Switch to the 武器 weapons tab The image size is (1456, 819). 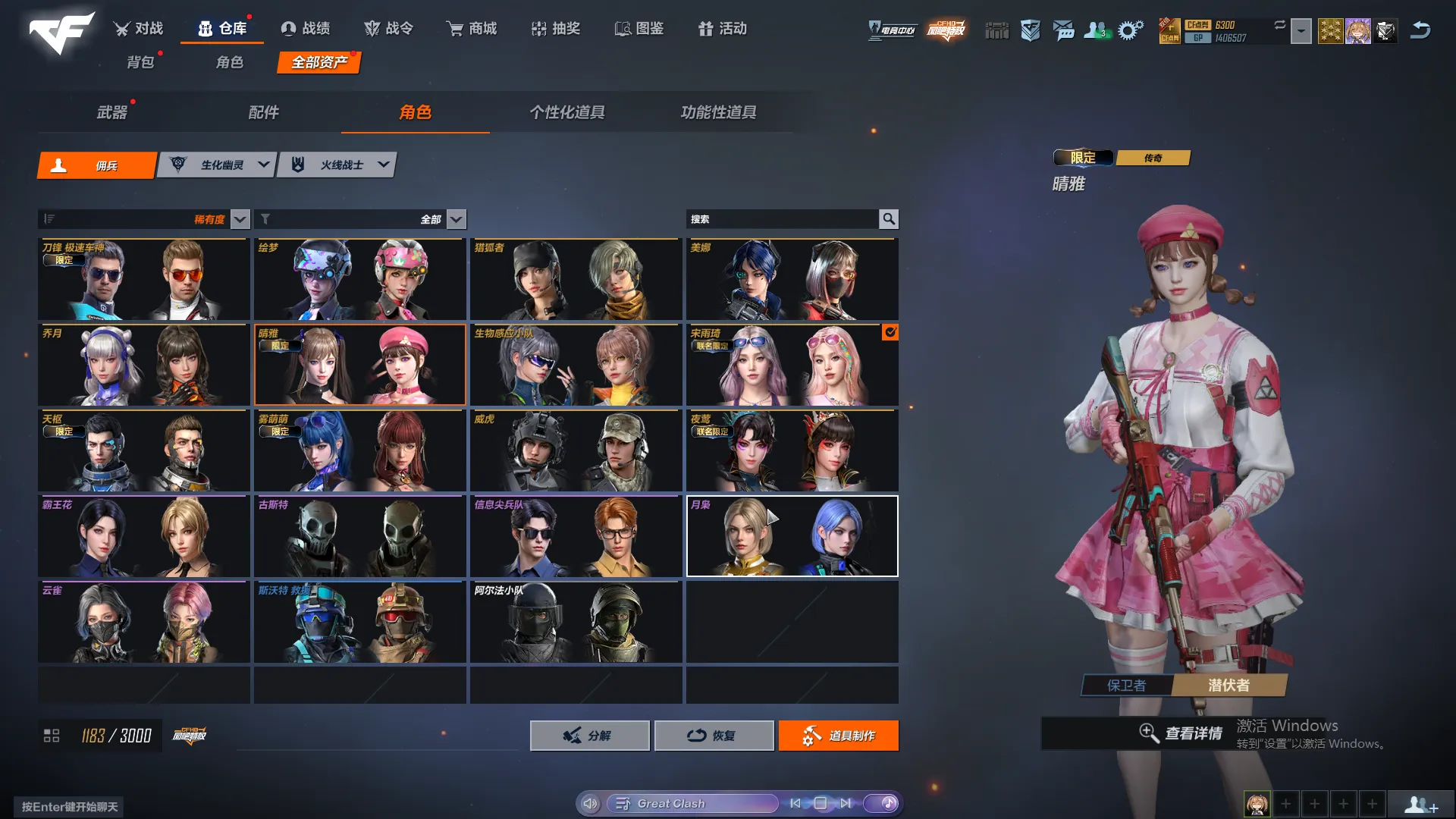tap(112, 112)
